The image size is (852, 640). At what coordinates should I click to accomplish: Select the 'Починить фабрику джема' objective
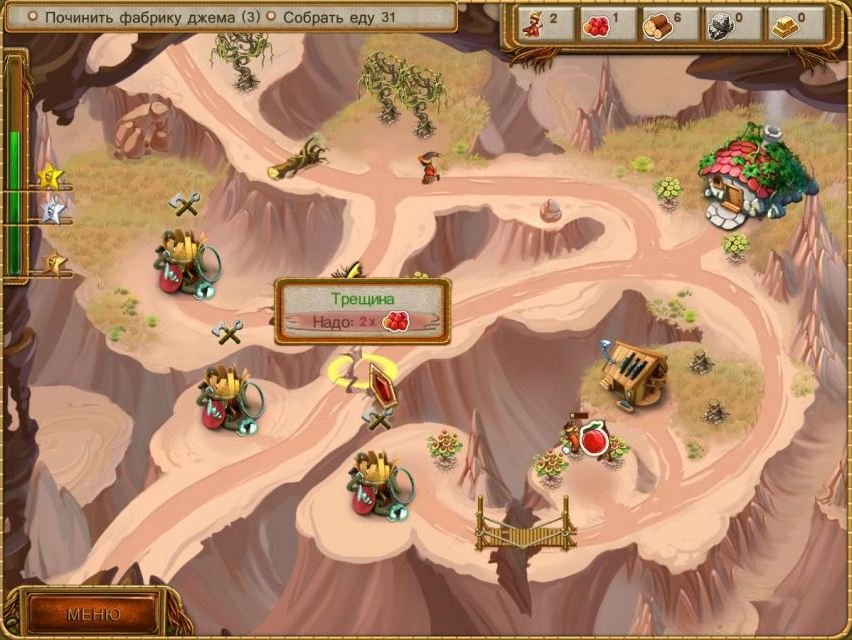coord(144,17)
